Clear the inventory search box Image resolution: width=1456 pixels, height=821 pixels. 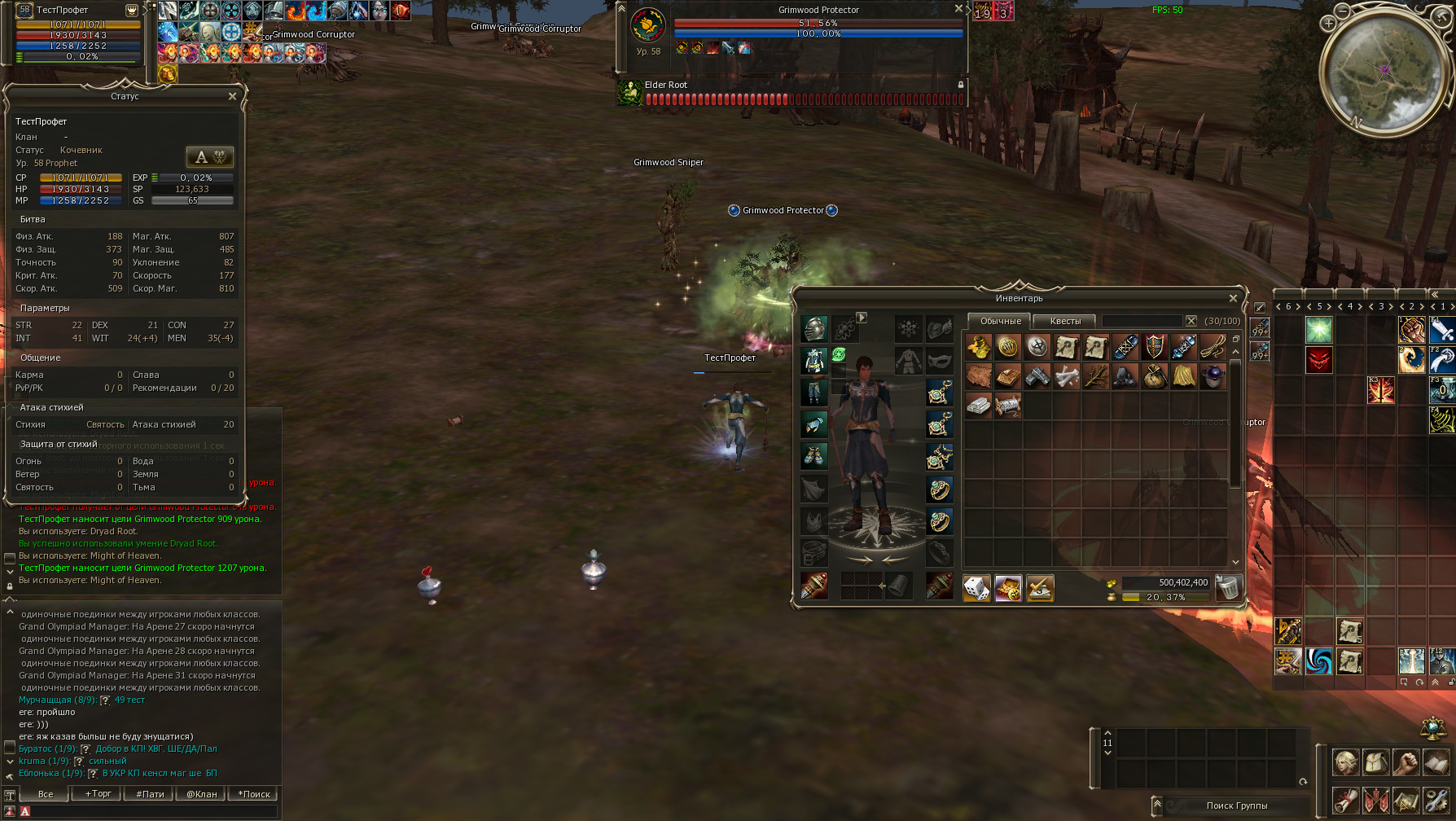click(1191, 321)
